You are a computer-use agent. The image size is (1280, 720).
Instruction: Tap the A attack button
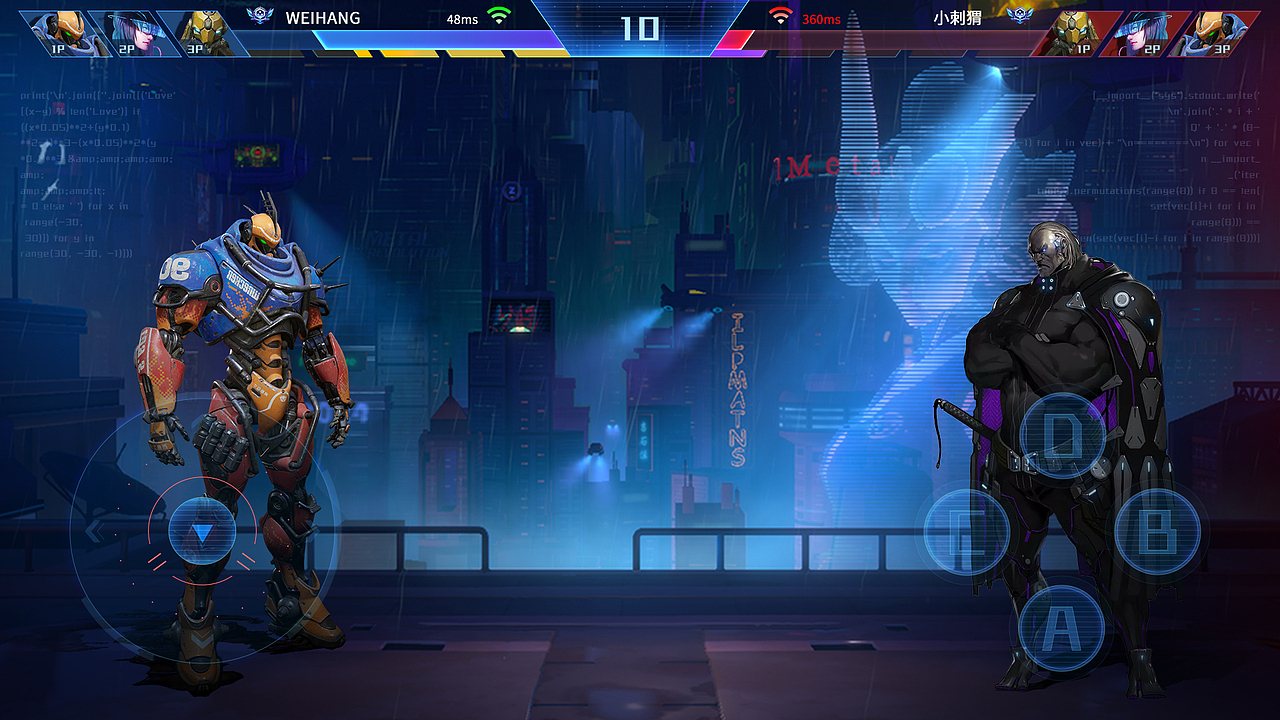[1061, 628]
